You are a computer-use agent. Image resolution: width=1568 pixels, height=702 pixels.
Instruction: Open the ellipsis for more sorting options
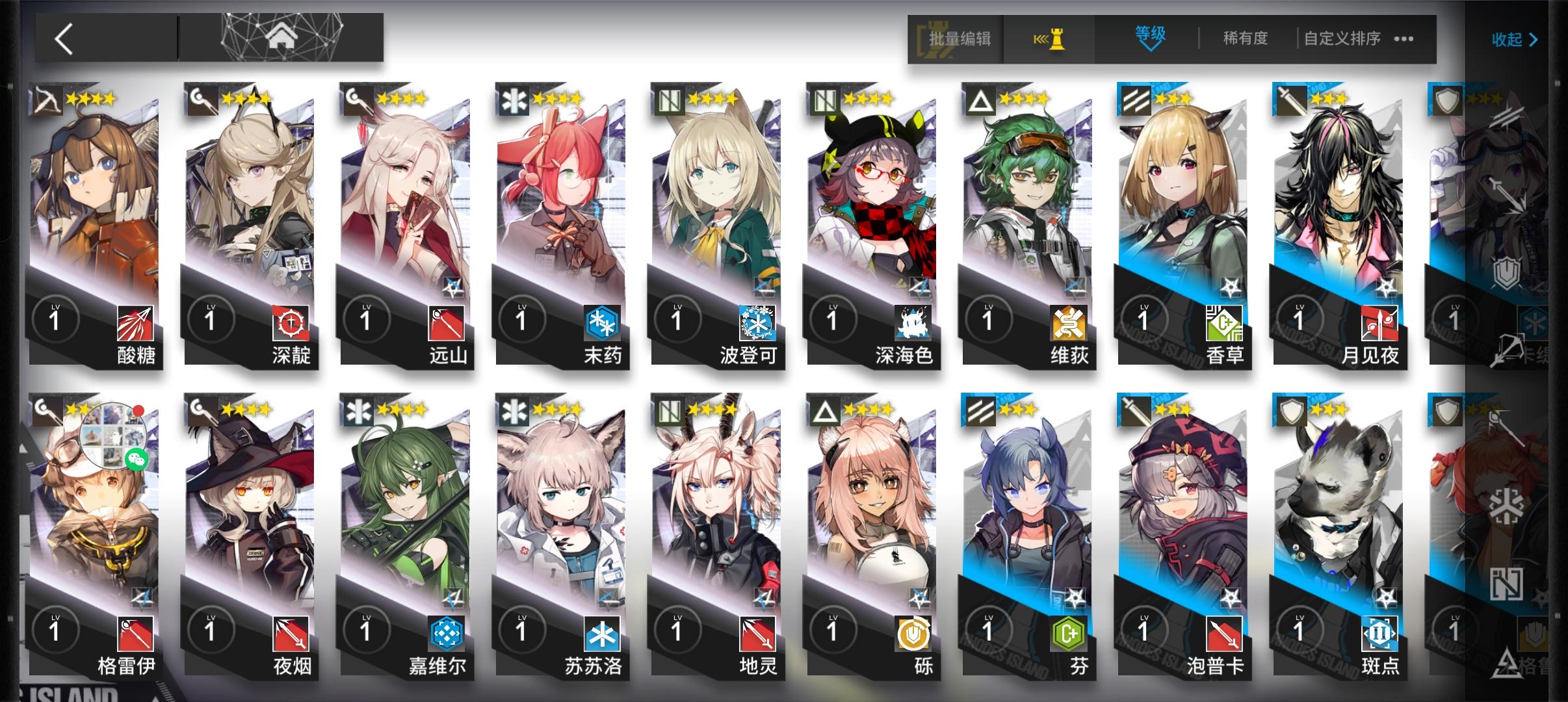point(1404,40)
